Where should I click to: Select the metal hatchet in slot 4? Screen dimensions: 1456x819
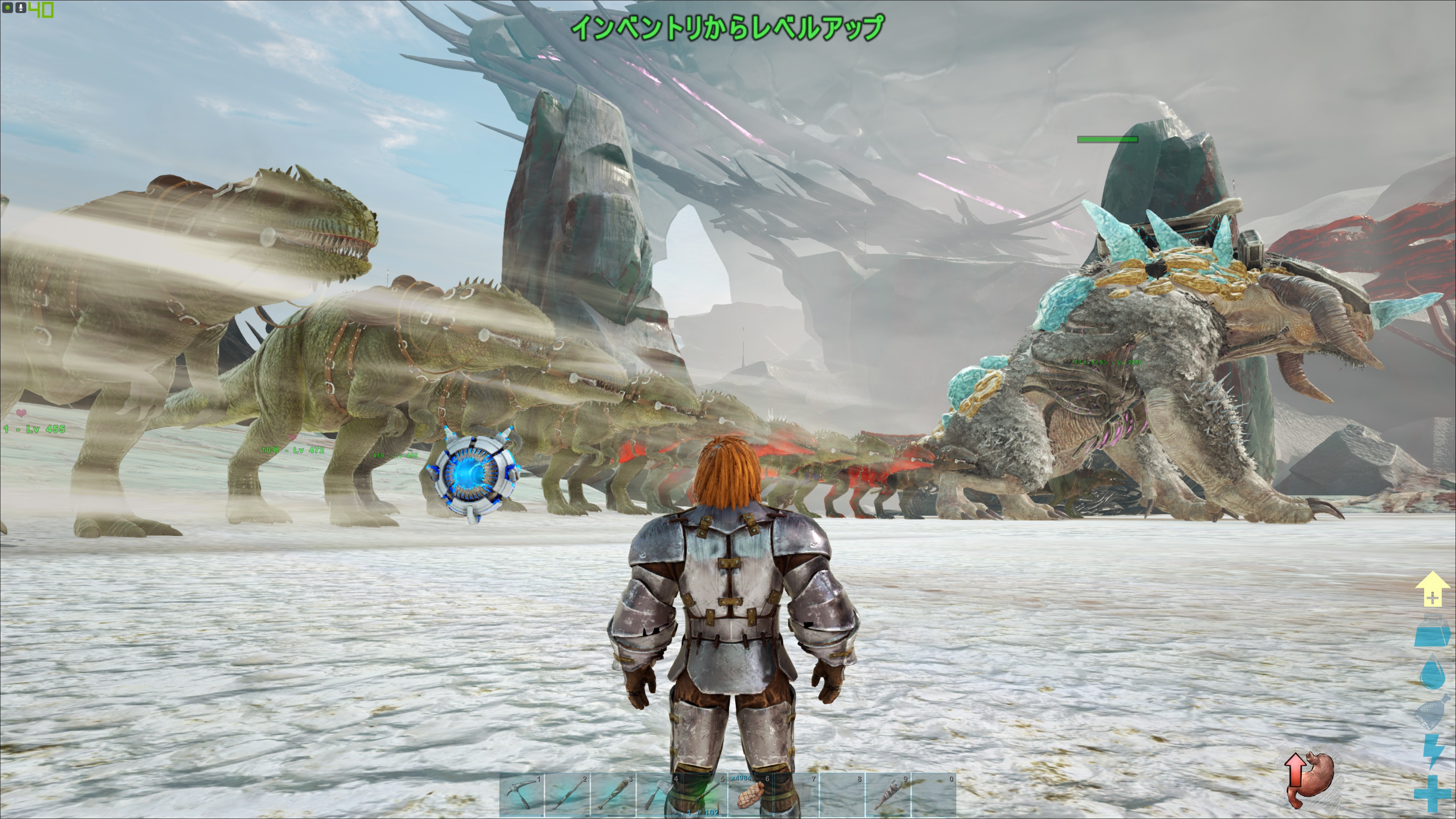tap(659, 795)
